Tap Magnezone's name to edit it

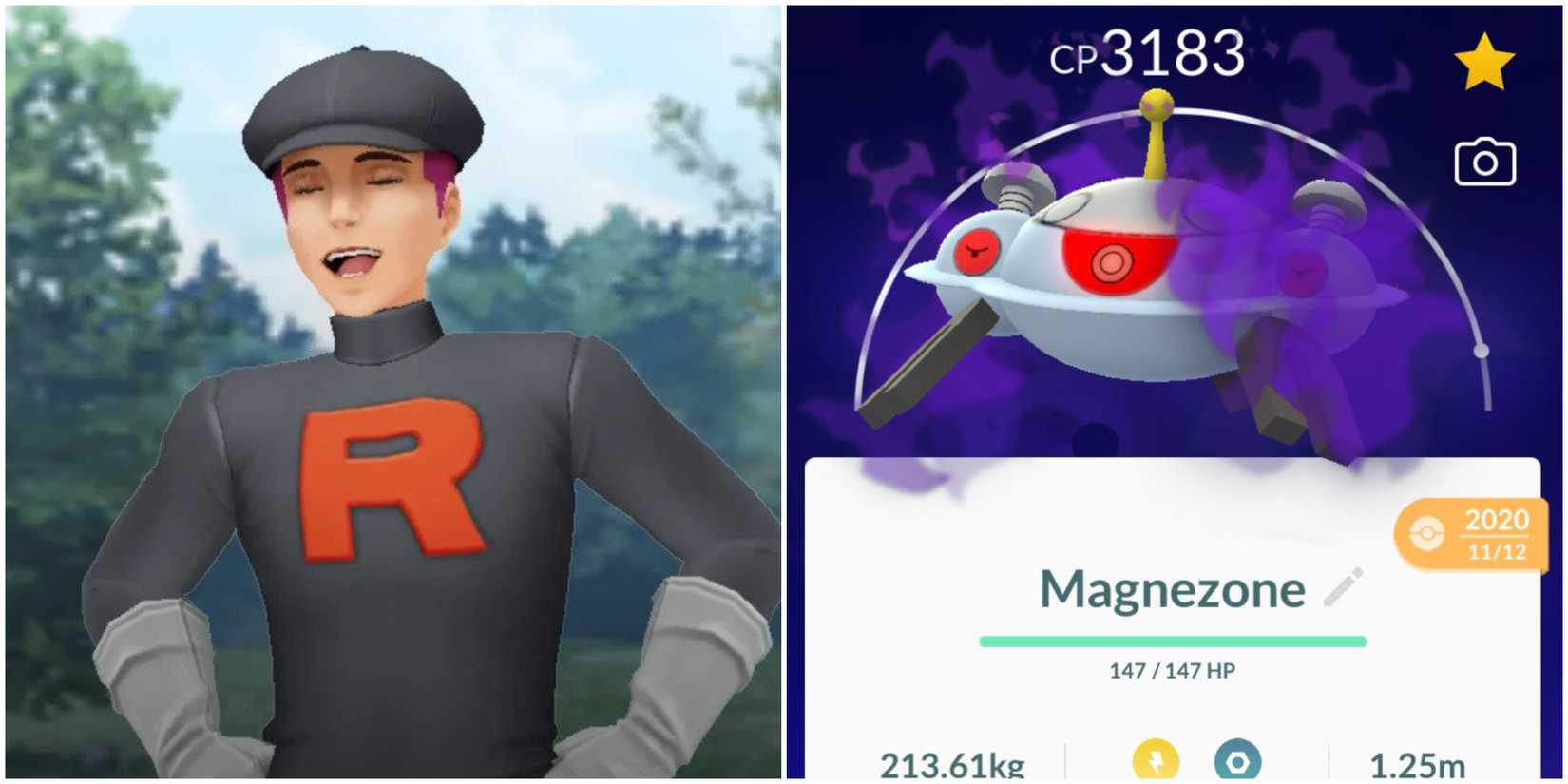pyautogui.click(x=1174, y=589)
